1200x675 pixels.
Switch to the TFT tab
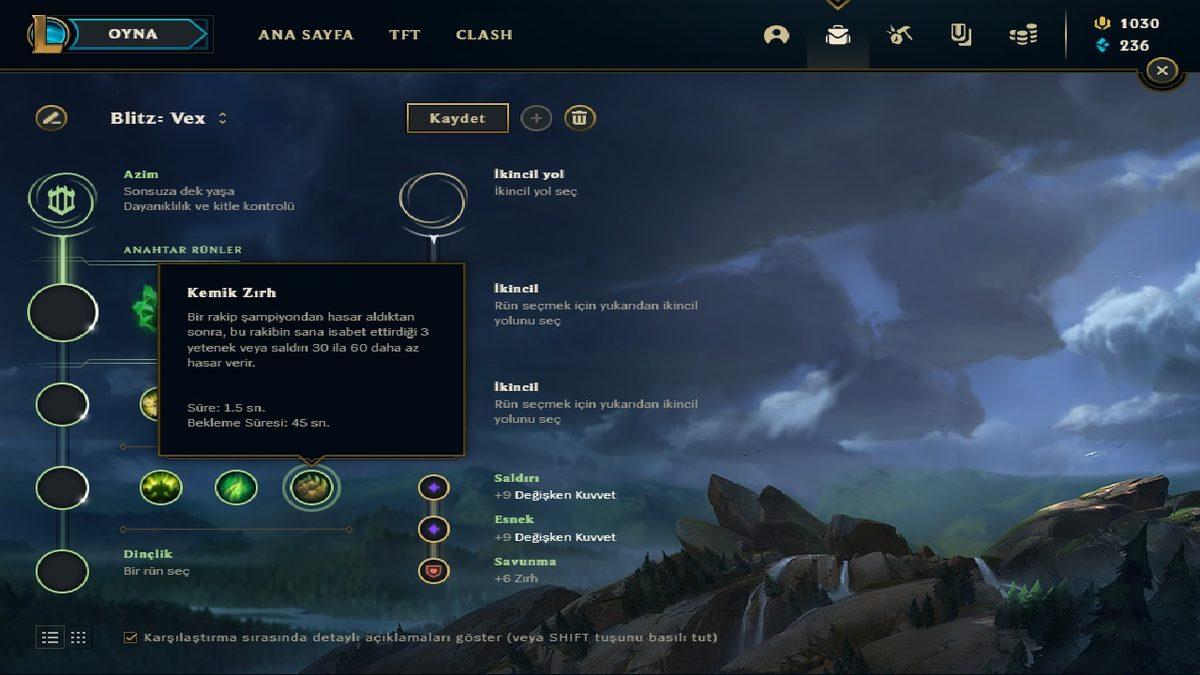pyautogui.click(x=405, y=34)
